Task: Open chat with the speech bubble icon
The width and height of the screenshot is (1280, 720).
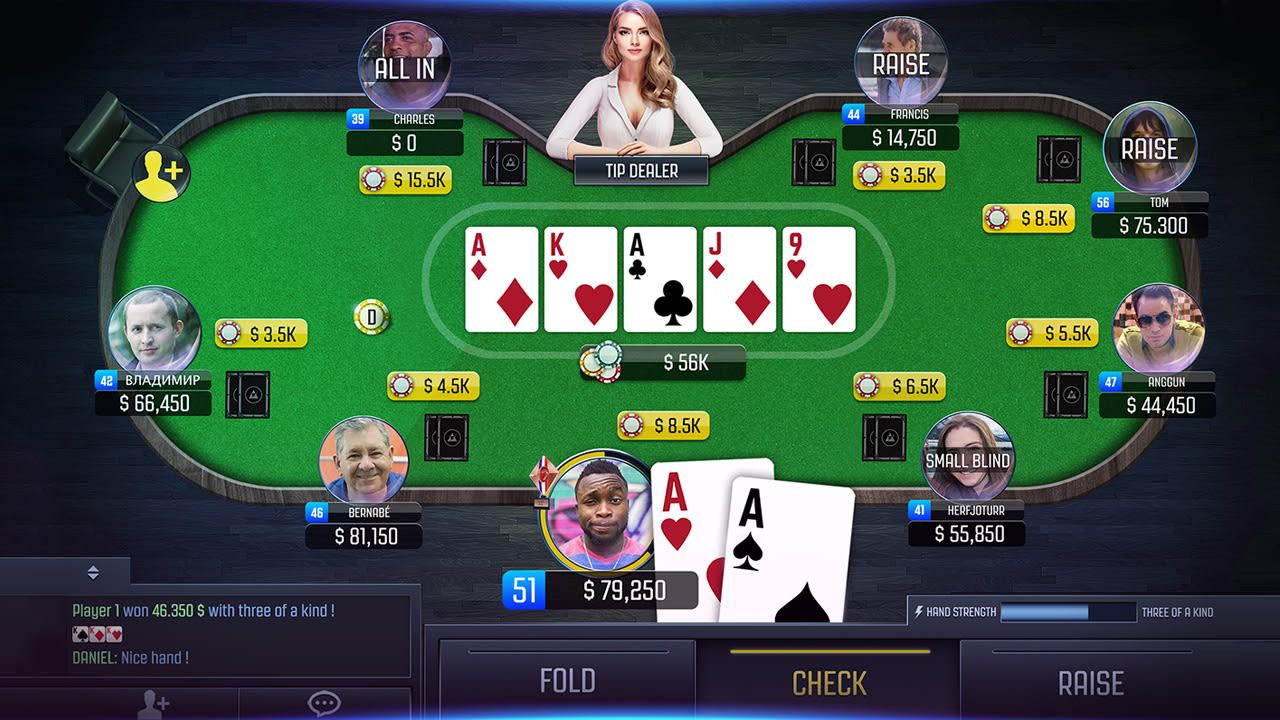Action: pyautogui.click(x=323, y=705)
